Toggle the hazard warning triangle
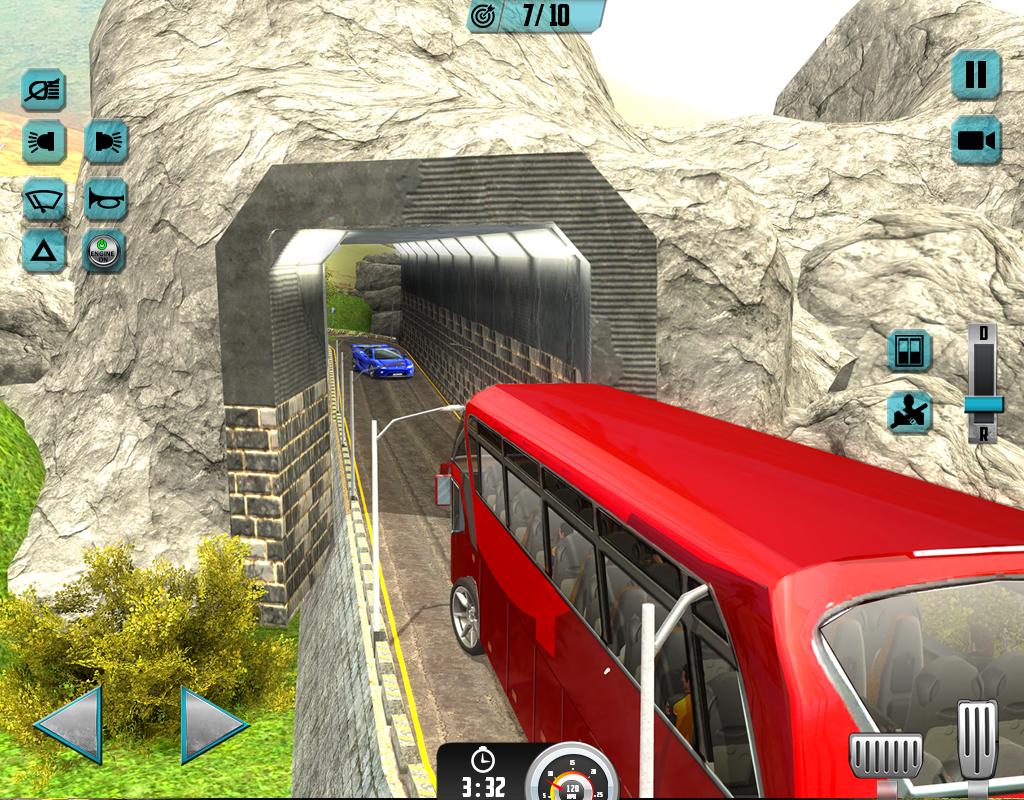The image size is (1024, 800). pyautogui.click(x=44, y=251)
